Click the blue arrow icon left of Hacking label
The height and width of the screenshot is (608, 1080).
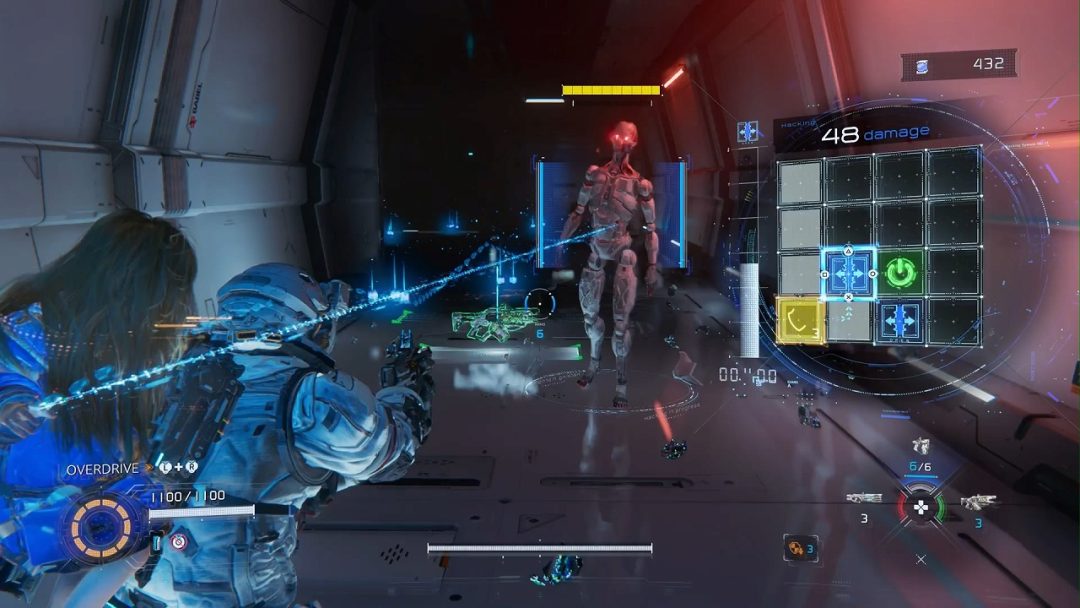747,131
